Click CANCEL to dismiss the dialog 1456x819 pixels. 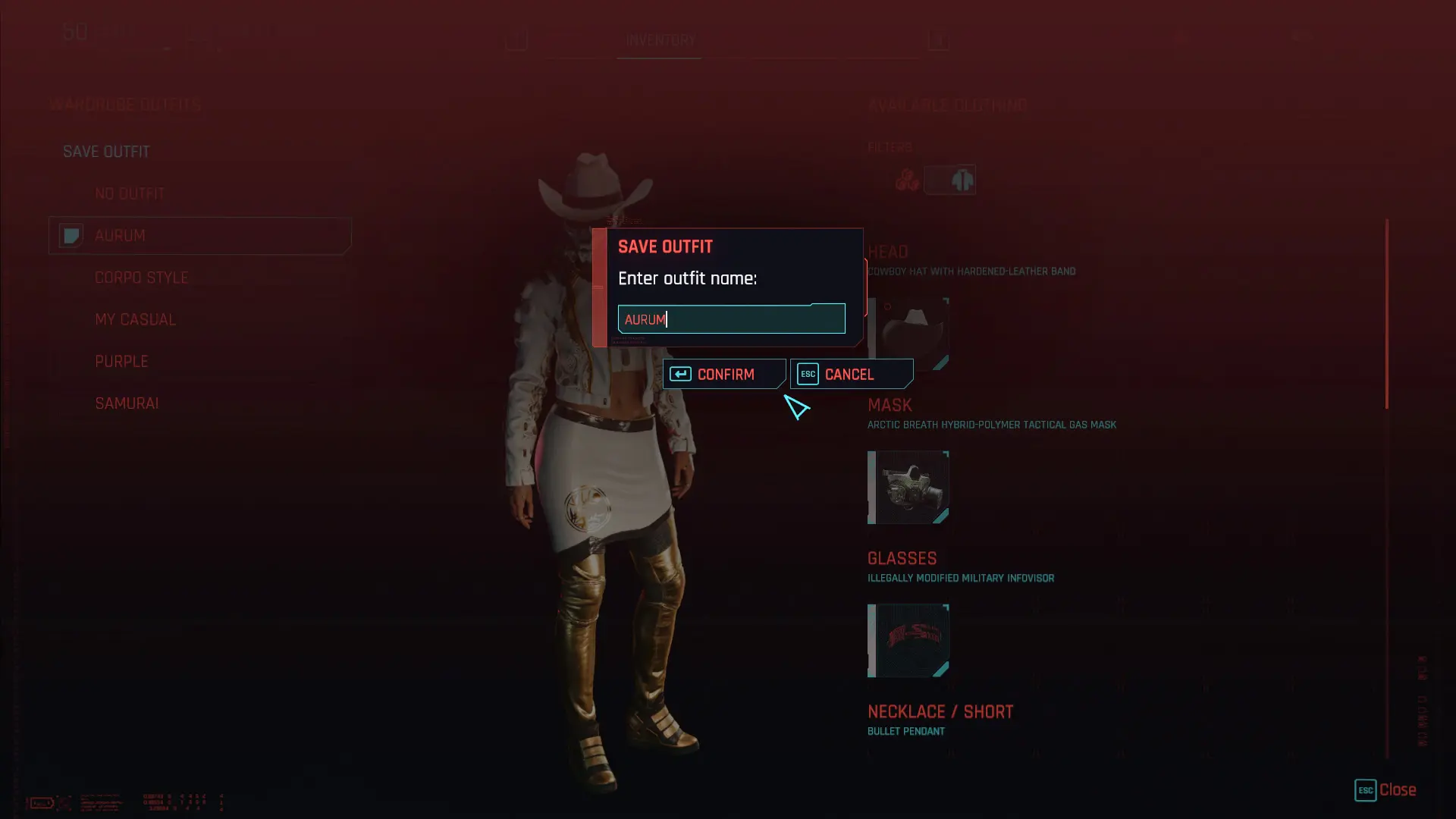click(849, 374)
